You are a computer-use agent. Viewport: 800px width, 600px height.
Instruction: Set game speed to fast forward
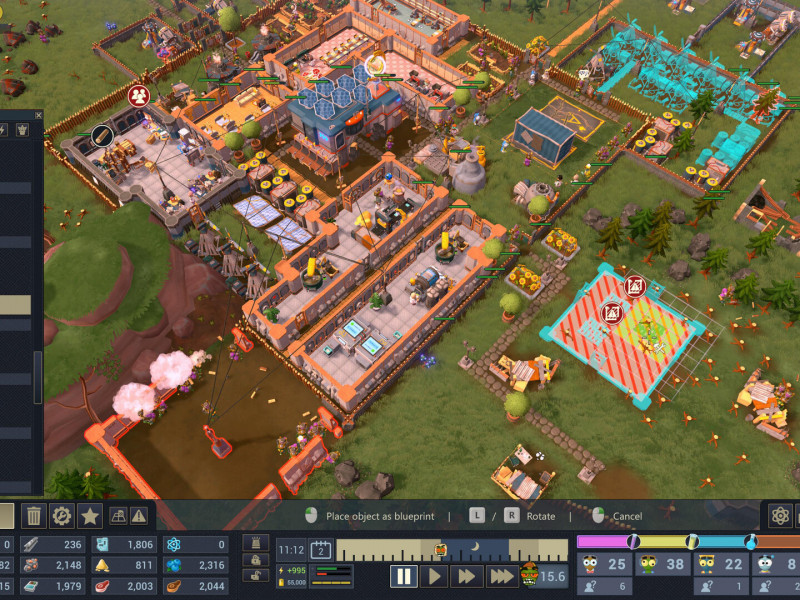click(x=465, y=576)
